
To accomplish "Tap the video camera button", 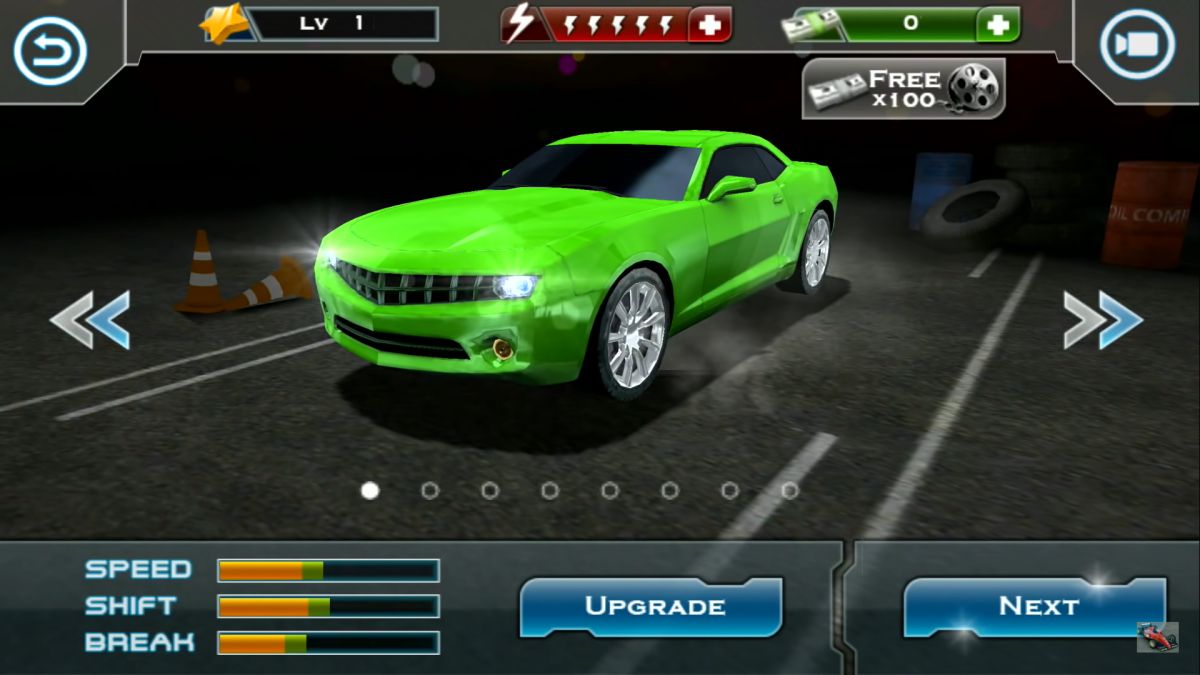I will 1137,45.
